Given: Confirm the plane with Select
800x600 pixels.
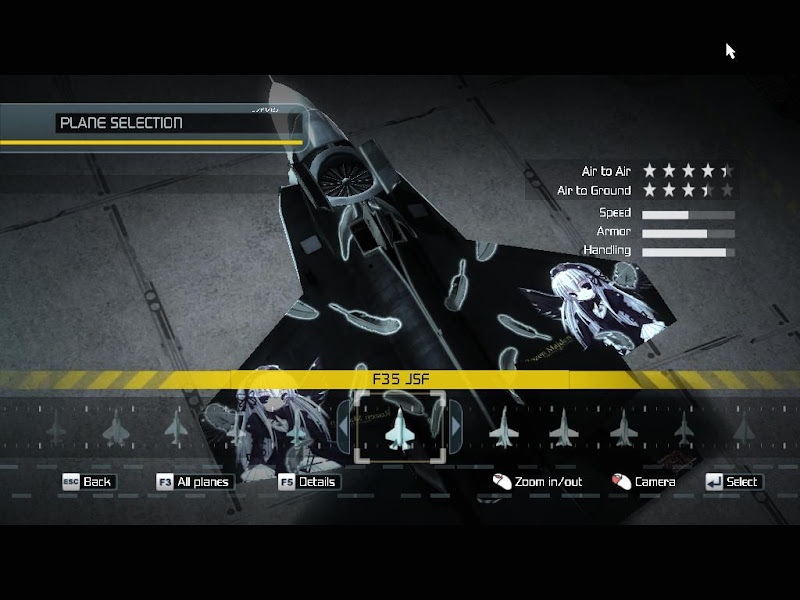Looking at the screenshot, I should [x=733, y=482].
